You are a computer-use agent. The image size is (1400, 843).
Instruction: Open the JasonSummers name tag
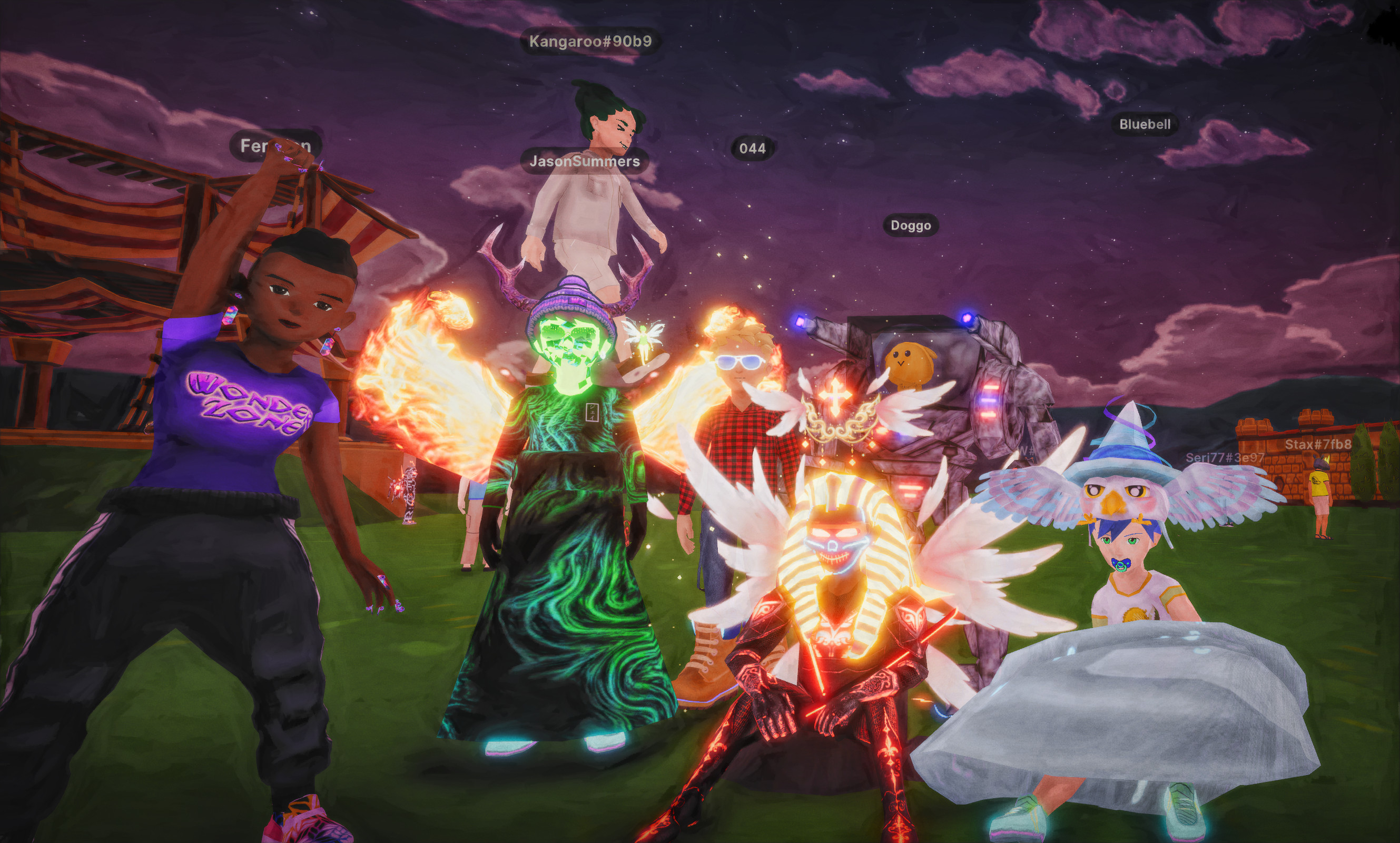coord(584,161)
